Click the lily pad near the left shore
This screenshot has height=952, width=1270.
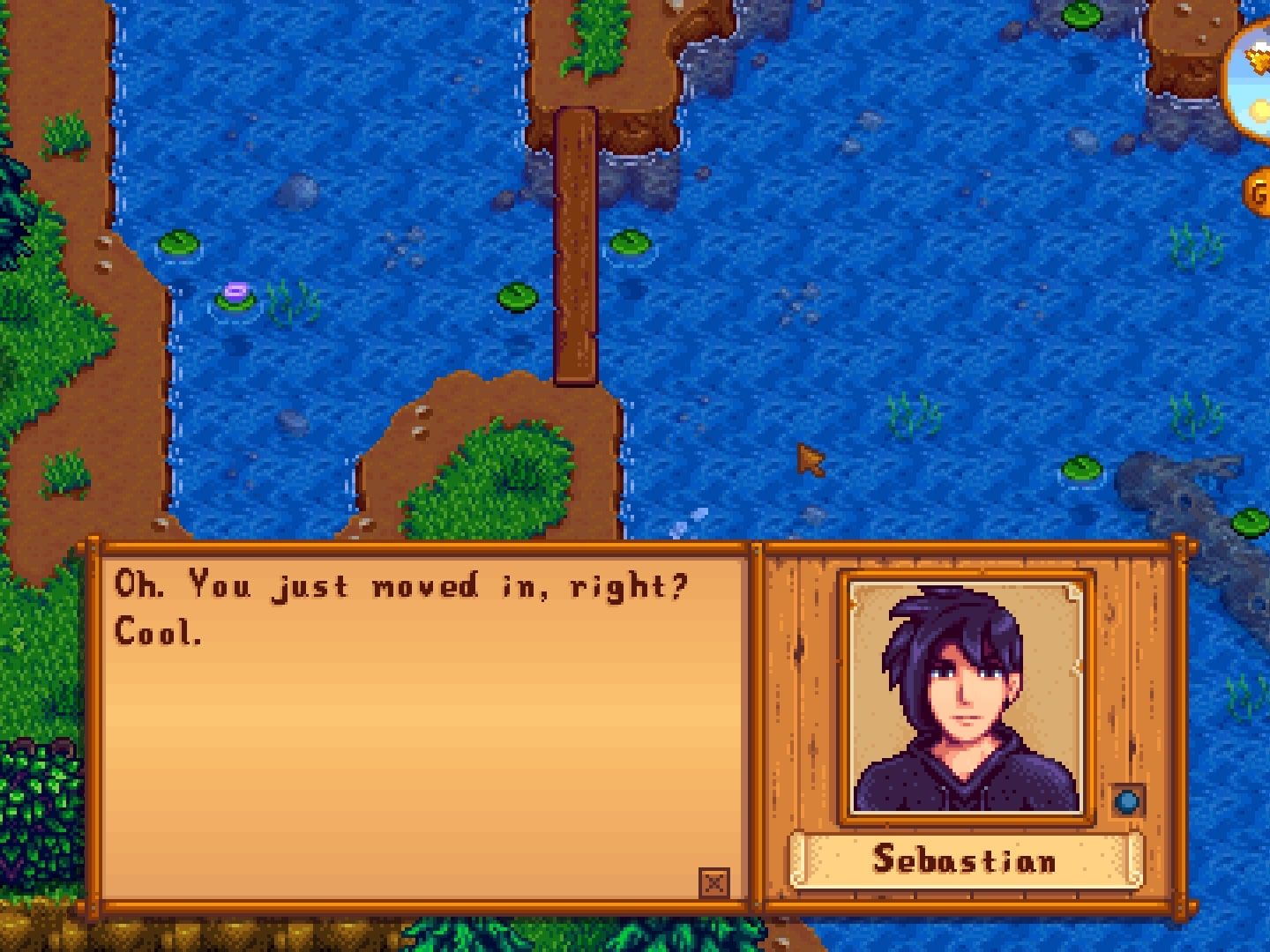pos(176,240)
